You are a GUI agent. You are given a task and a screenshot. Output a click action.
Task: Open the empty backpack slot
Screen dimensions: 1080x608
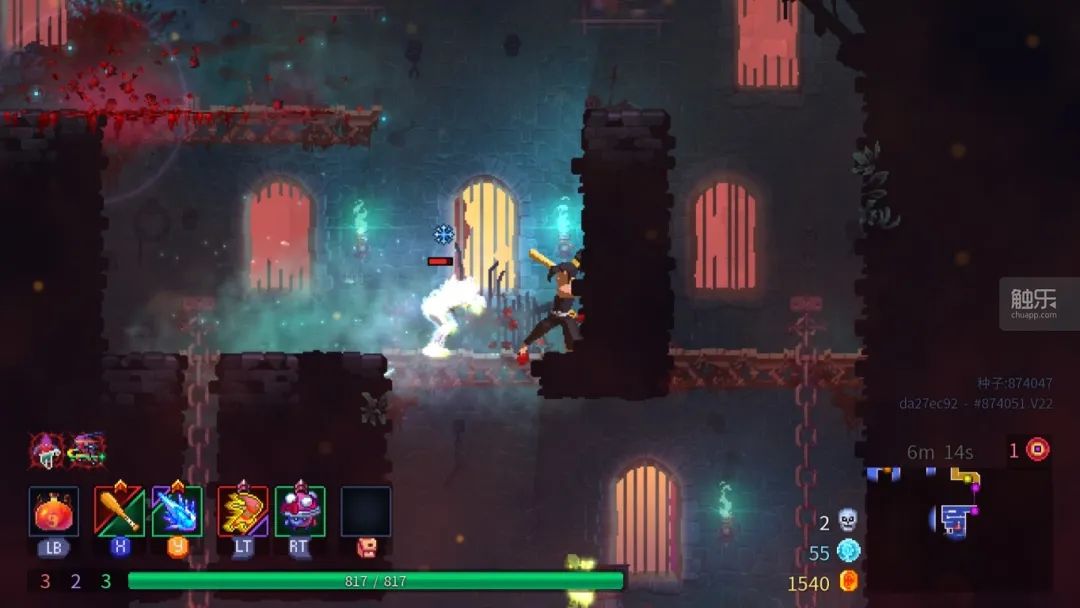(x=365, y=511)
